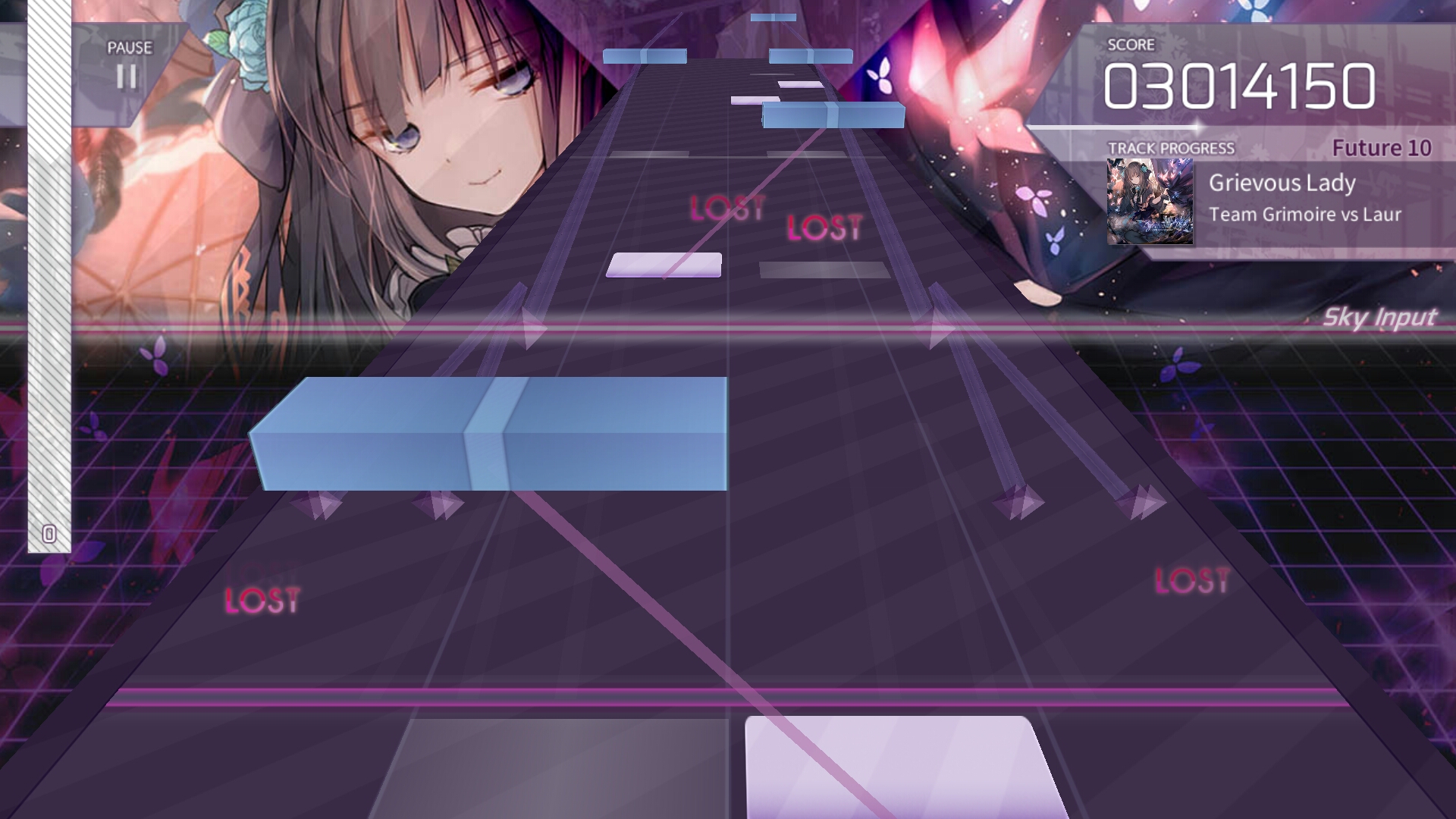The image size is (1456, 819).
Task: Select the Future 10 difficulty label
Action: click(x=1382, y=149)
